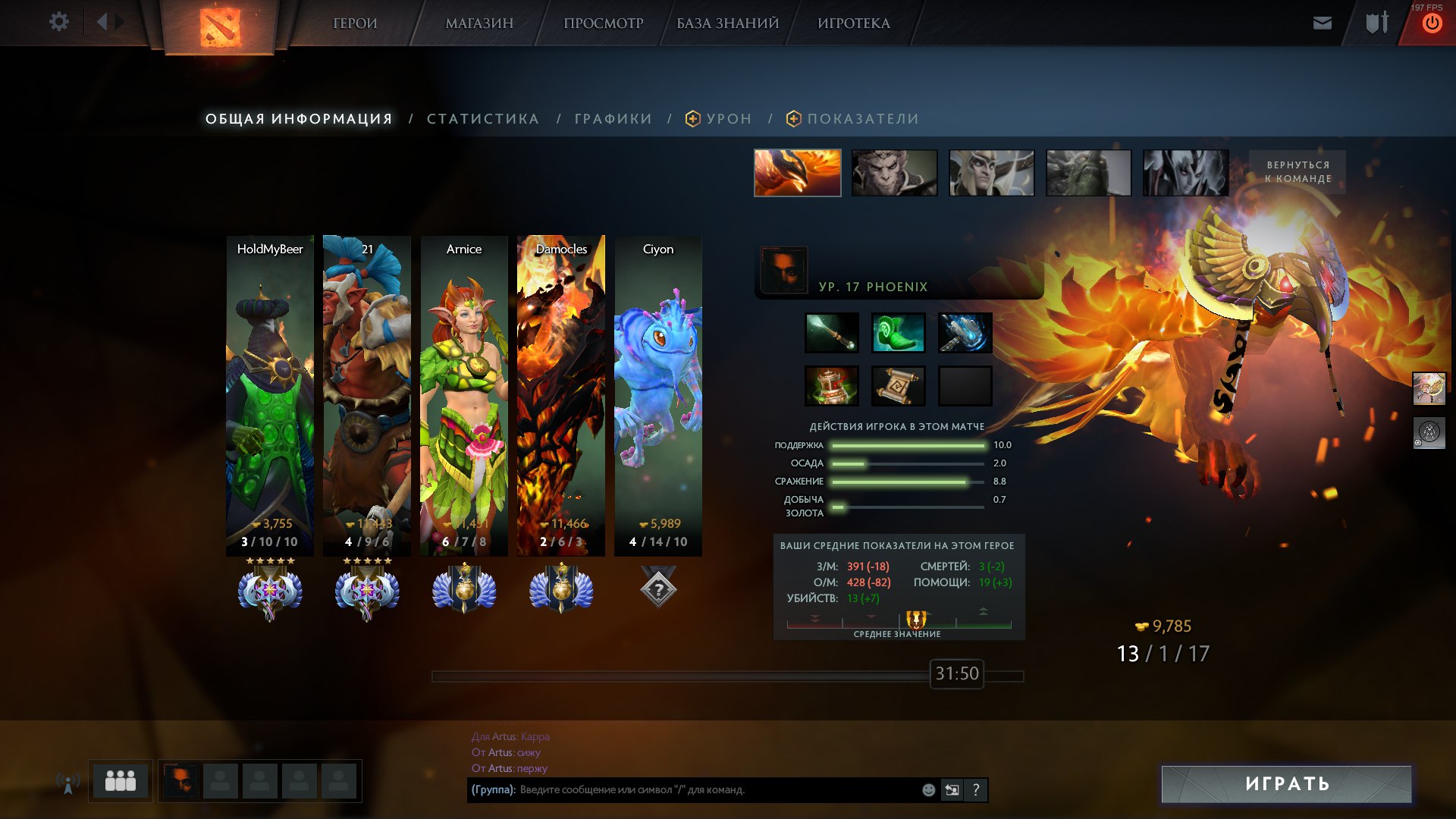Open the ИГРОТЕКА section
Image resolution: width=1456 pixels, height=819 pixels.
(x=853, y=24)
